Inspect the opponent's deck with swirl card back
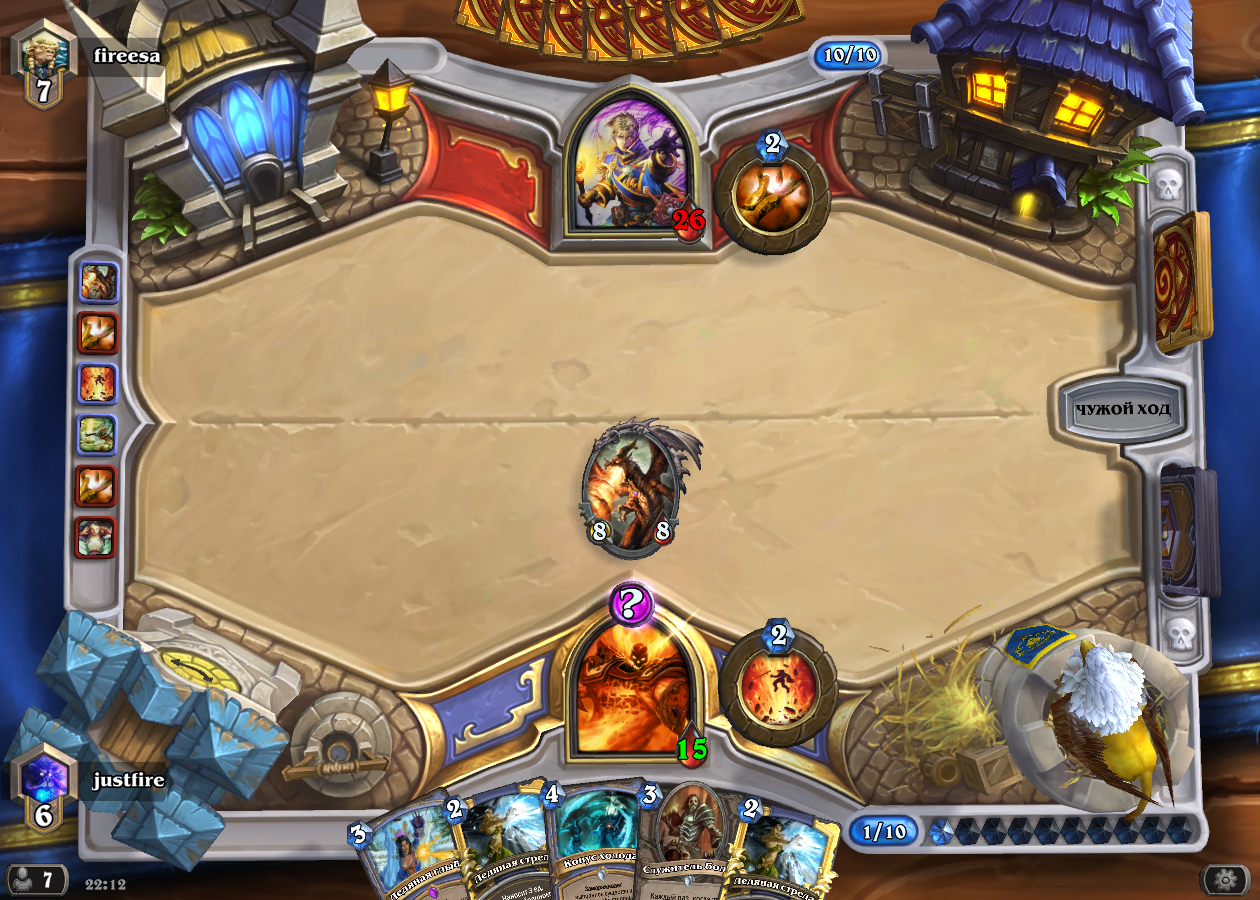 click(1180, 280)
